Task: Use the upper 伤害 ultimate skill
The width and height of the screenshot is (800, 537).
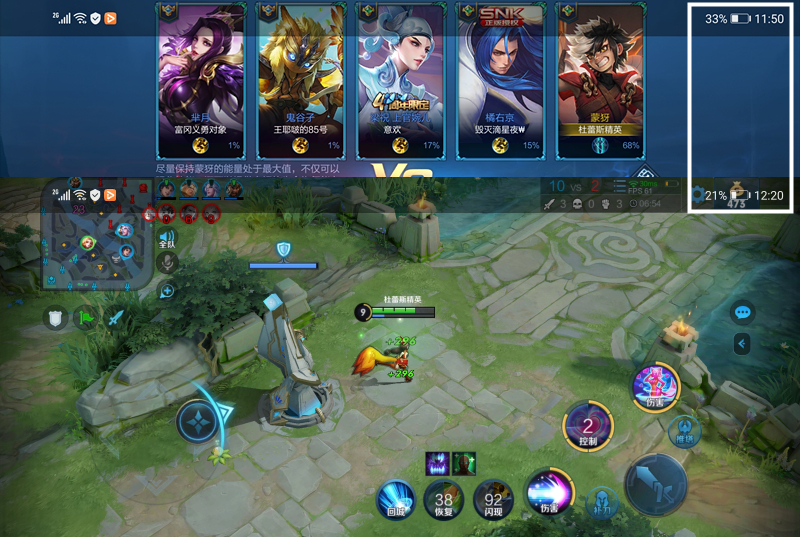Action: [x=655, y=386]
